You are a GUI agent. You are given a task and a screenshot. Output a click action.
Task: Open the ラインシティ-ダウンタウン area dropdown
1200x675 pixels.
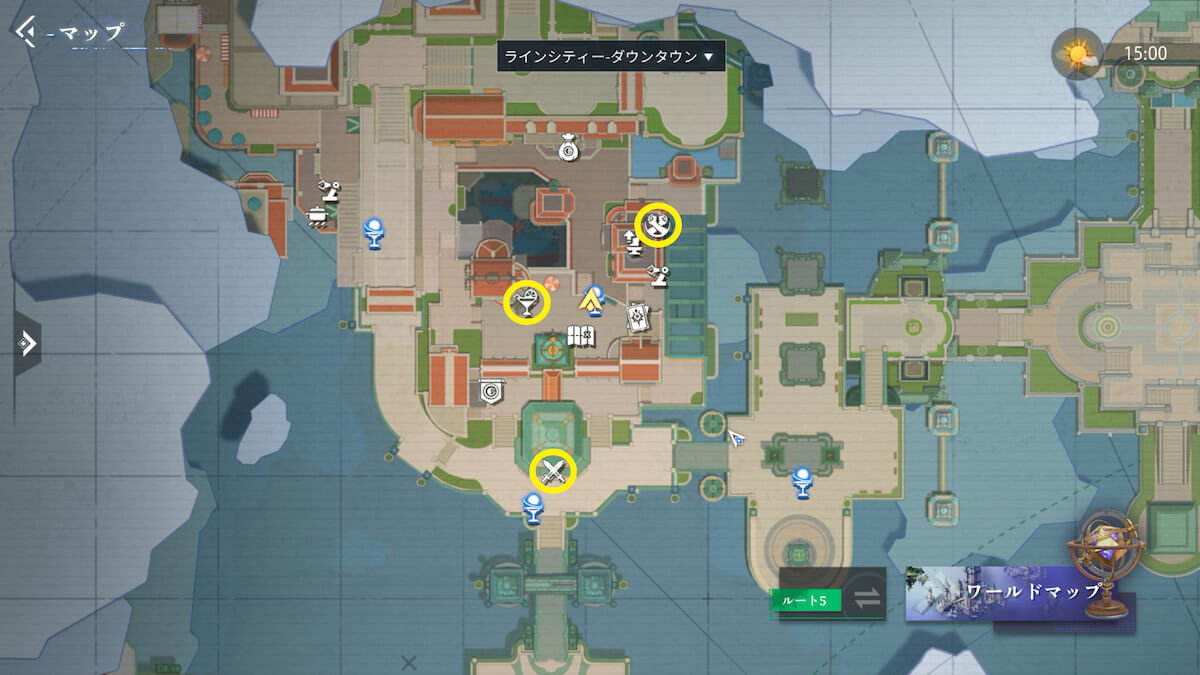[x=610, y=57]
